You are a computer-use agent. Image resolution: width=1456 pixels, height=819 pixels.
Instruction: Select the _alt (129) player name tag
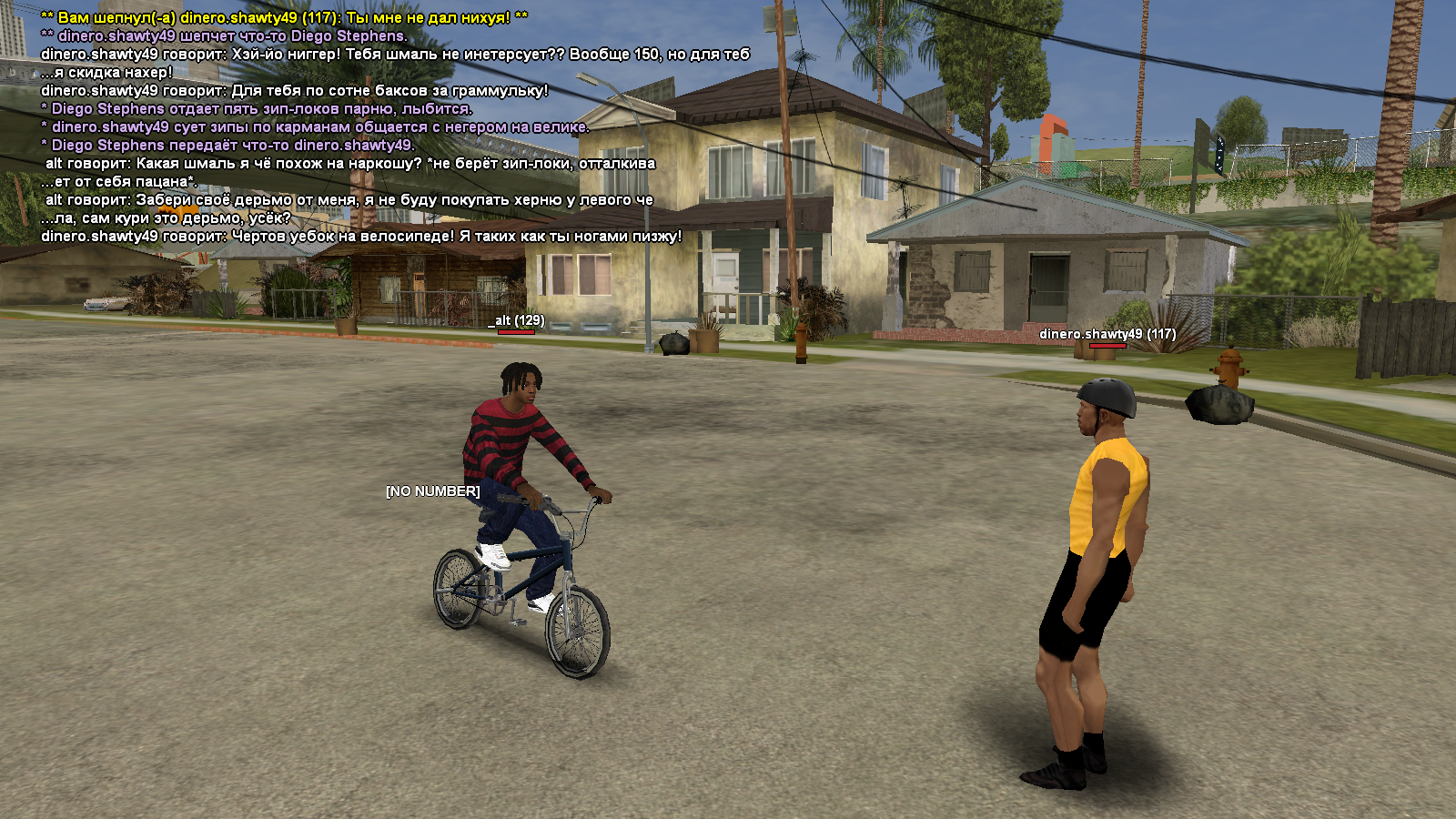516,320
